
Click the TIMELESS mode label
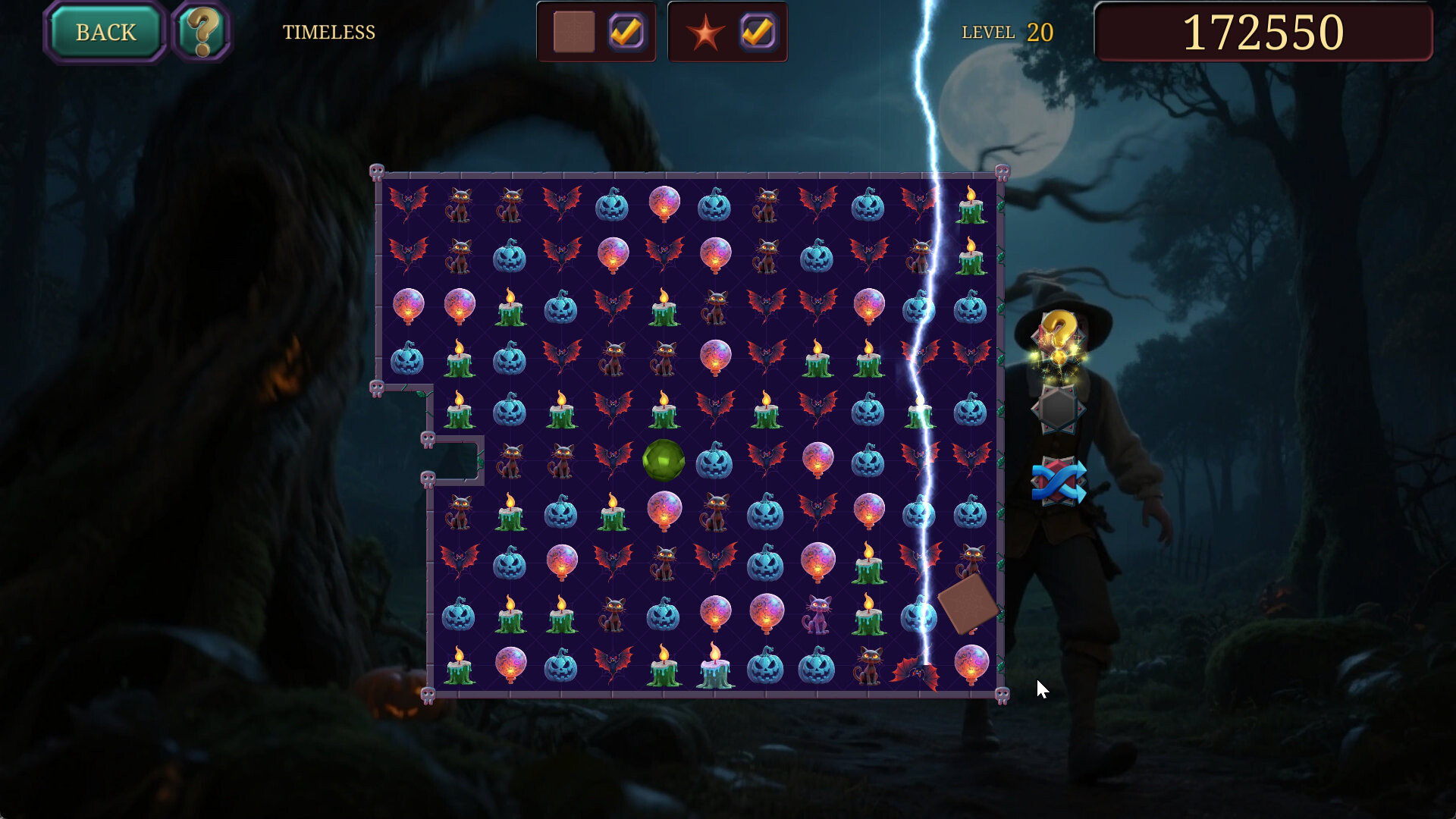click(329, 32)
